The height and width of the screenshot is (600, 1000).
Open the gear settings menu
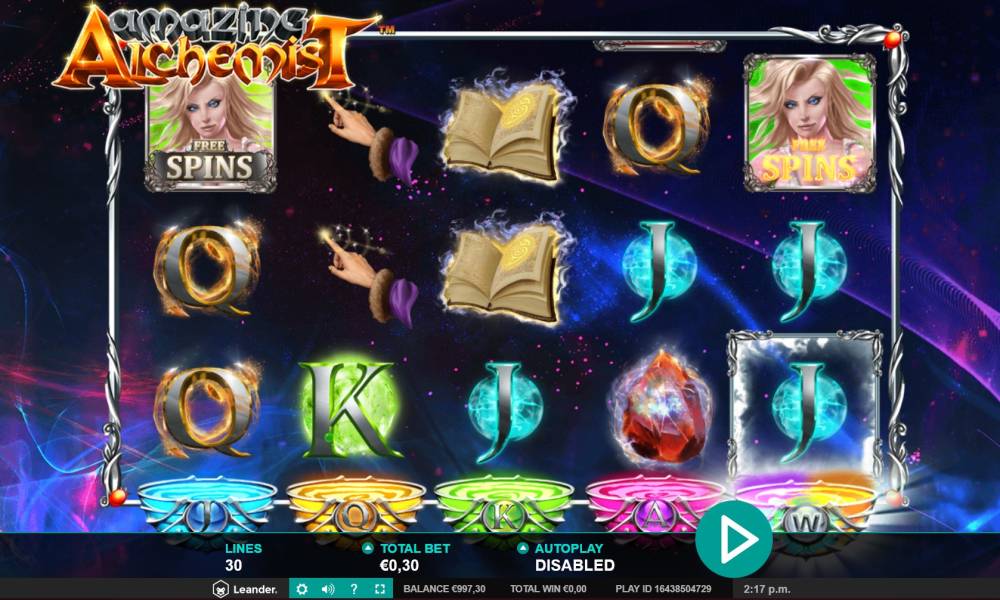(302, 589)
